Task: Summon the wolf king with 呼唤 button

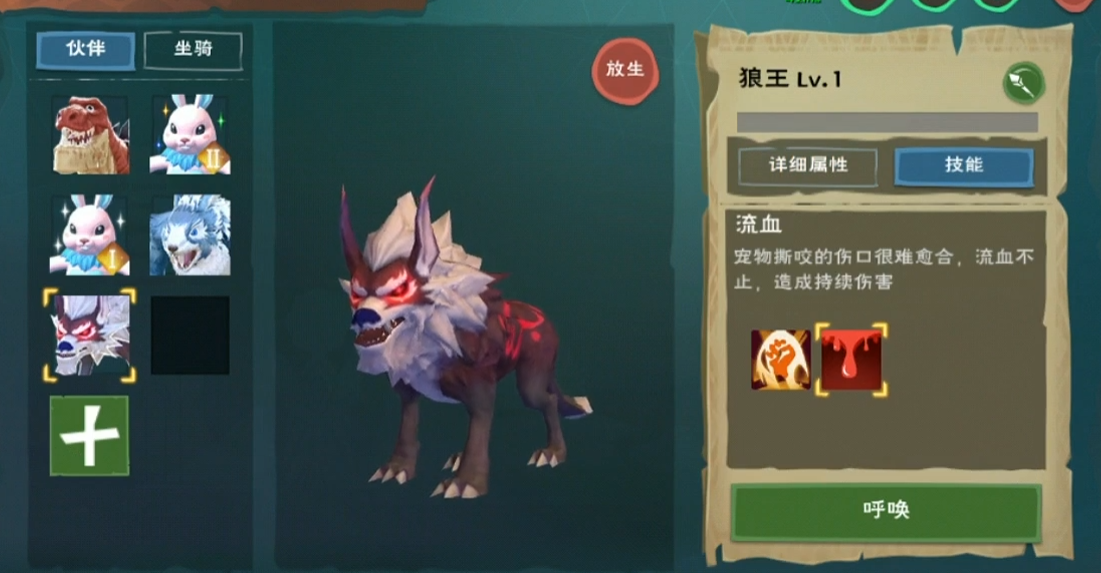Action: point(885,511)
